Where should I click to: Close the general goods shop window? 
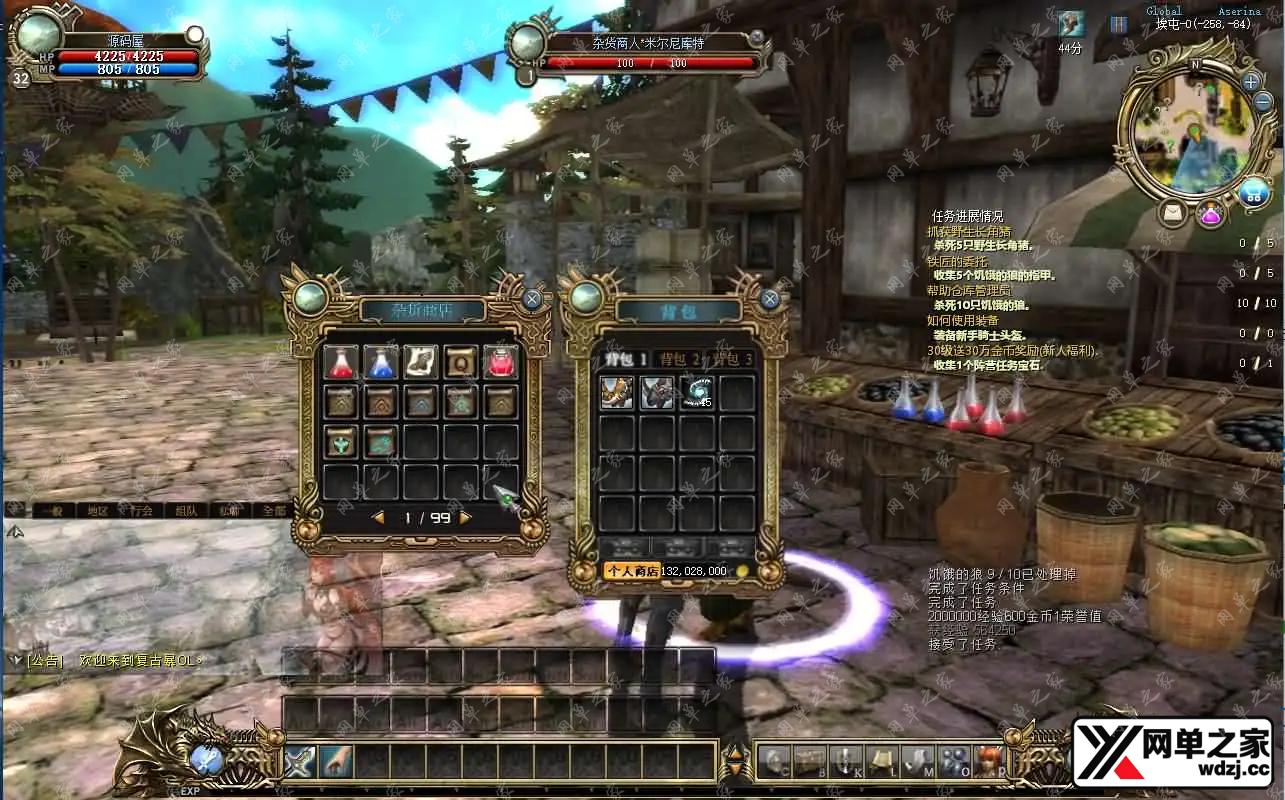[x=533, y=298]
